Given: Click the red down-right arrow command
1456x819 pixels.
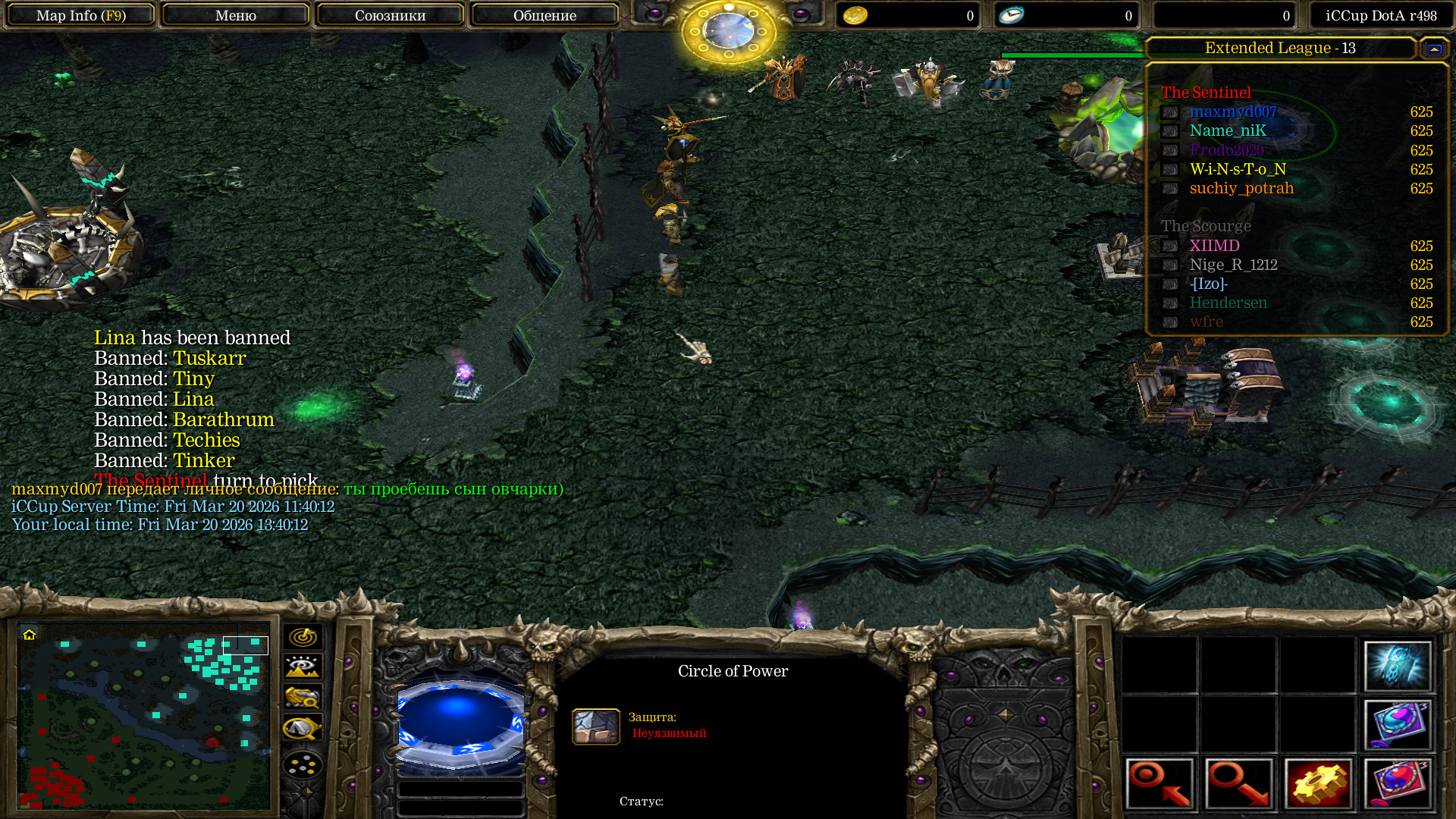Looking at the screenshot, I should [1239, 783].
